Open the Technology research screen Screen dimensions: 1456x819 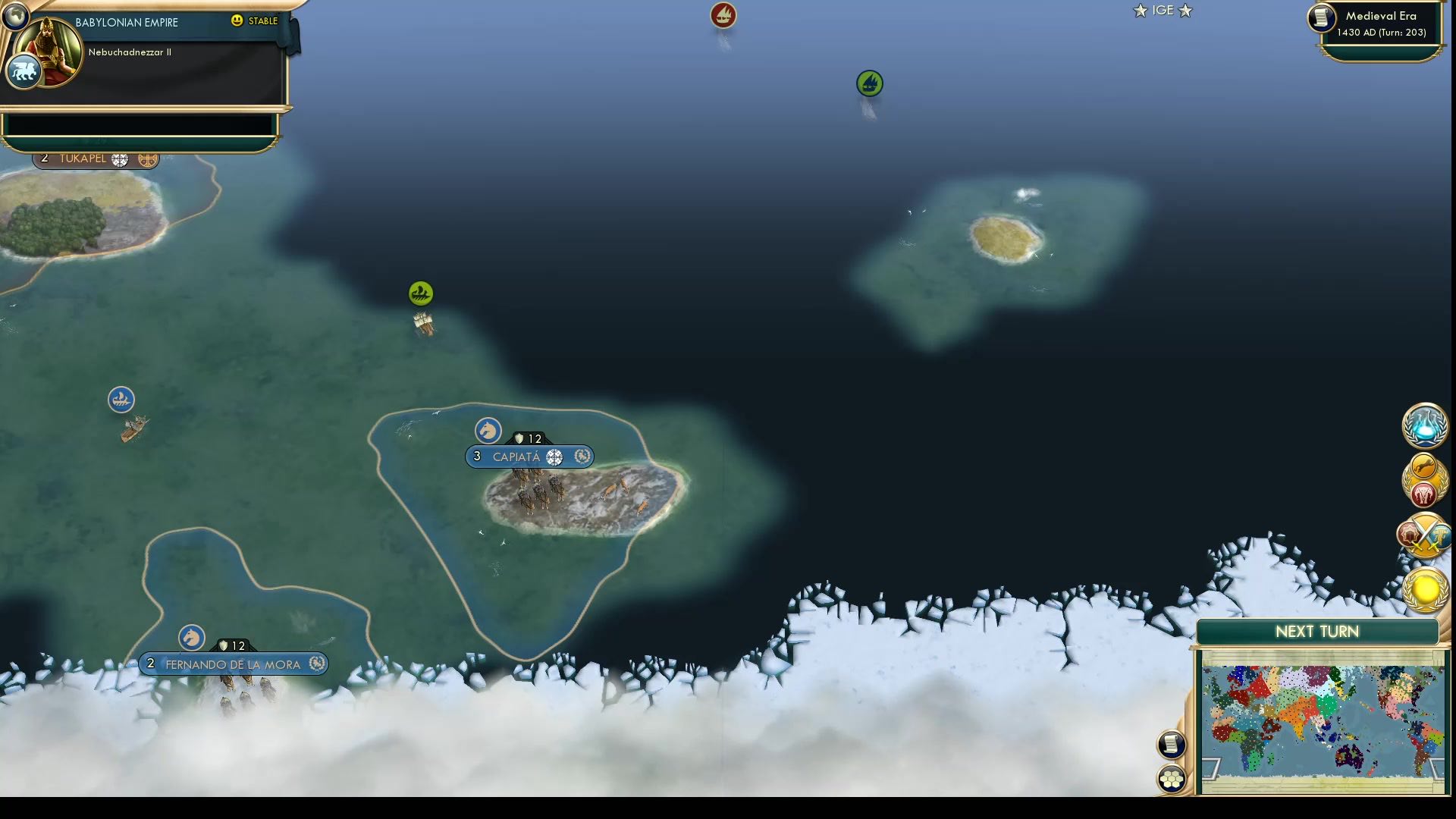click(x=1424, y=426)
